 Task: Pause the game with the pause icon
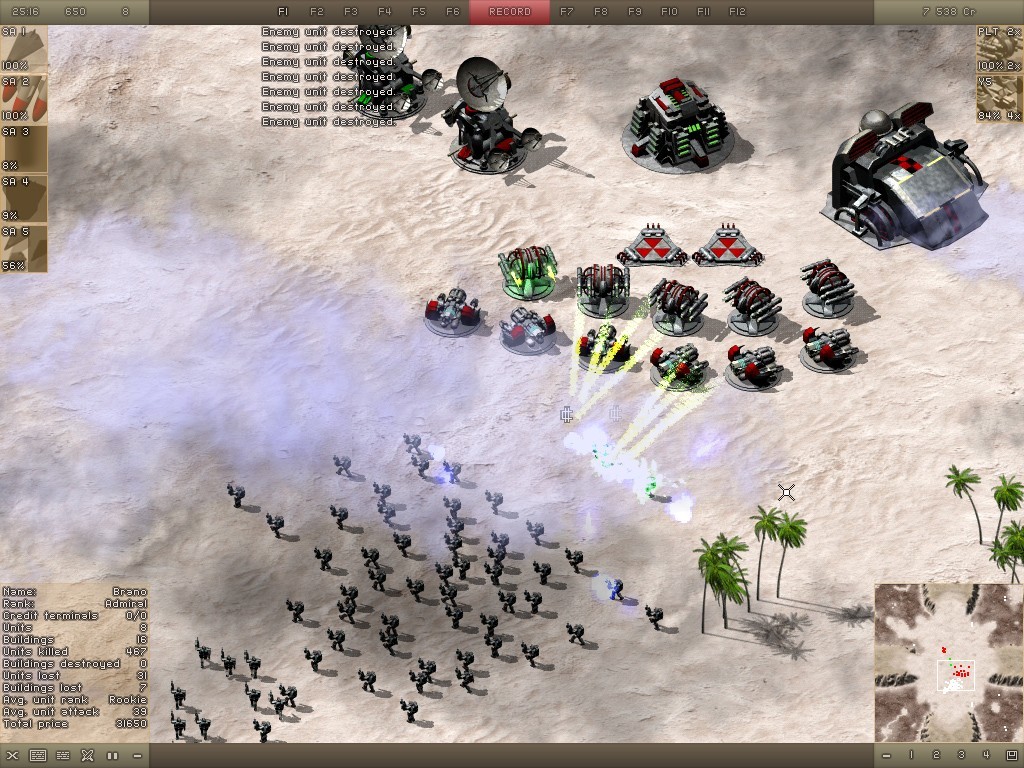click(x=112, y=755)
